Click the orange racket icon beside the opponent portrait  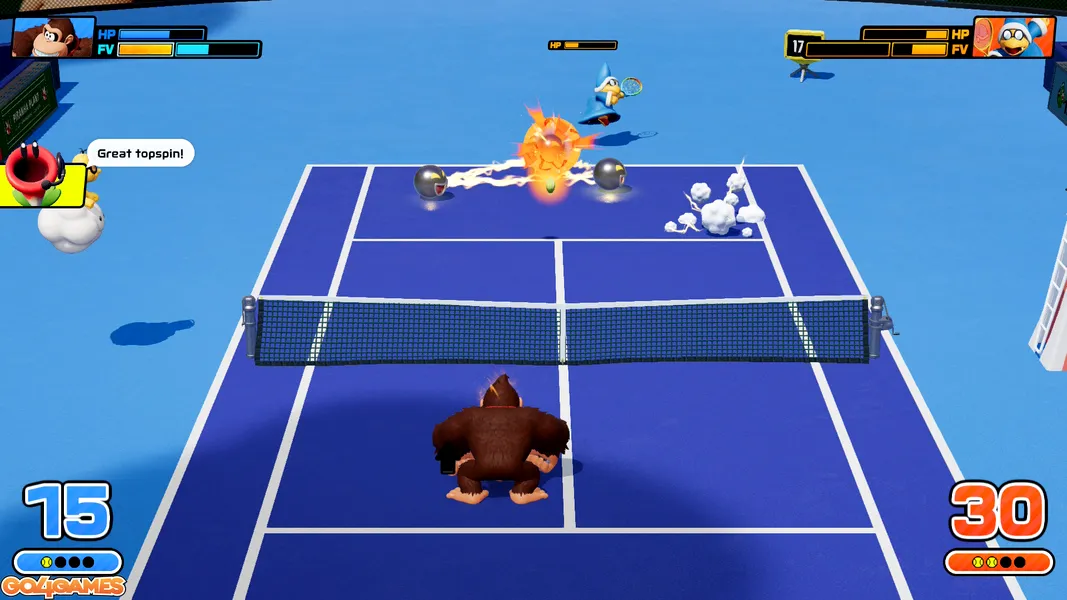click(x=986, y=34)
